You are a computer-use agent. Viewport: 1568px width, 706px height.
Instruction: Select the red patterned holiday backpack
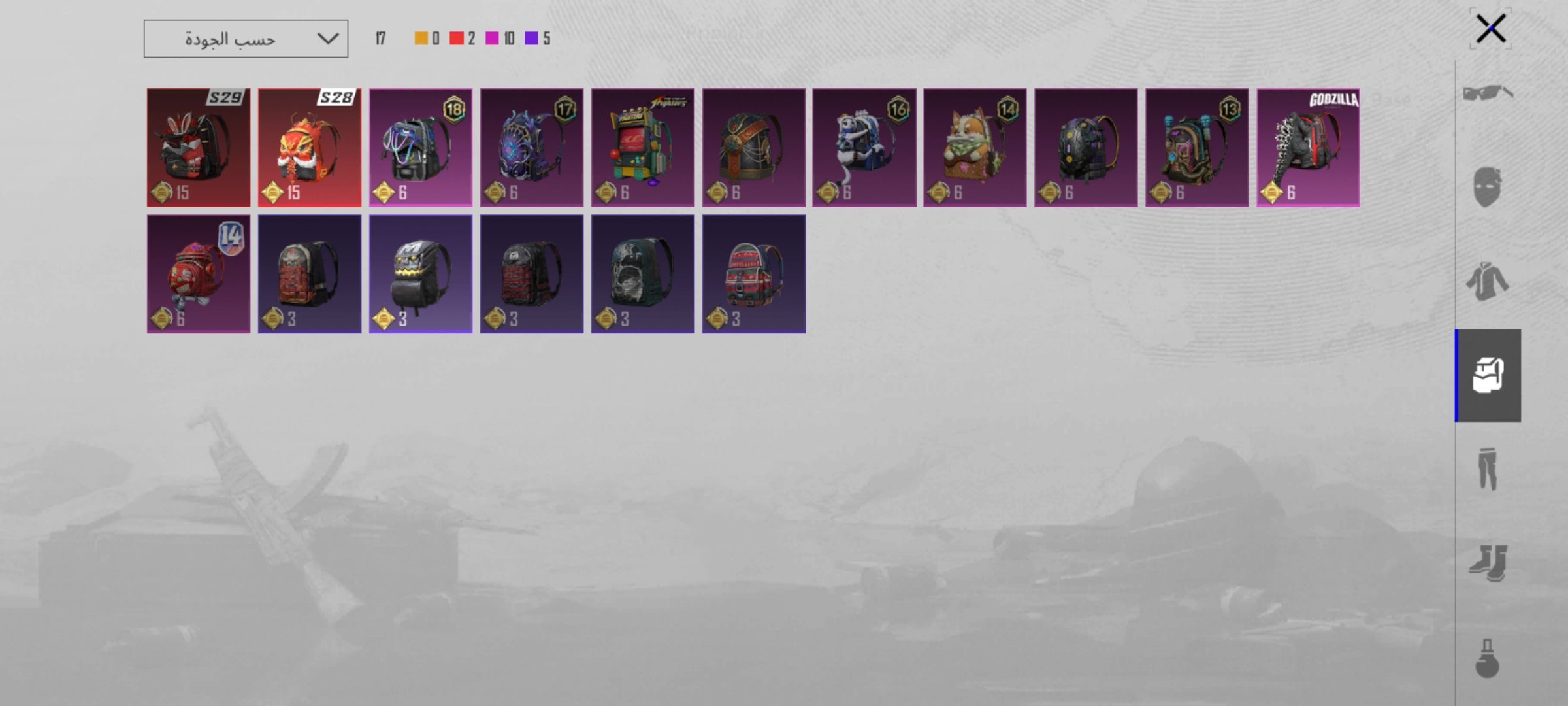point(754,274)
